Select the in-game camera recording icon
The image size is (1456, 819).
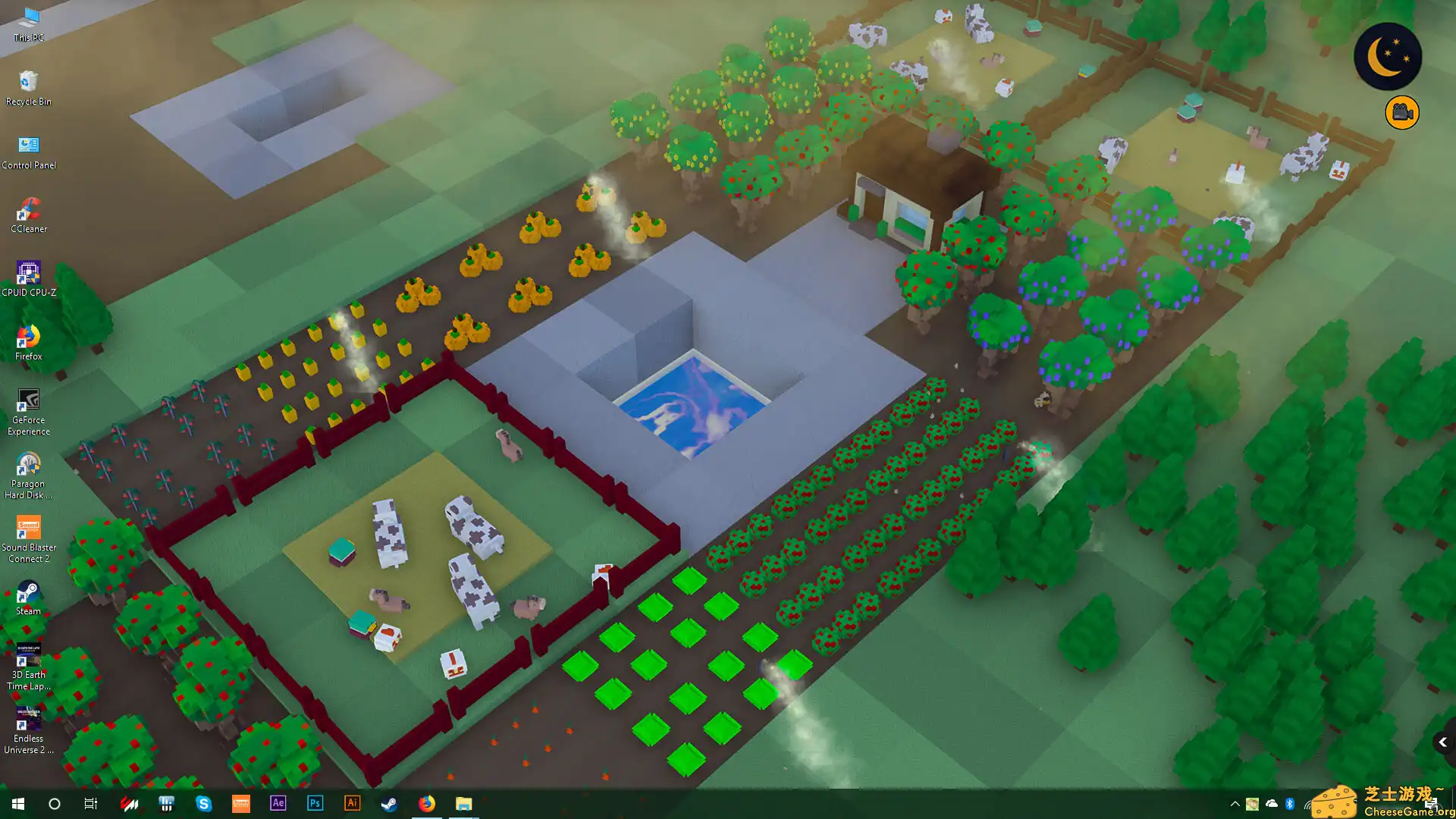click(1401, 111)
